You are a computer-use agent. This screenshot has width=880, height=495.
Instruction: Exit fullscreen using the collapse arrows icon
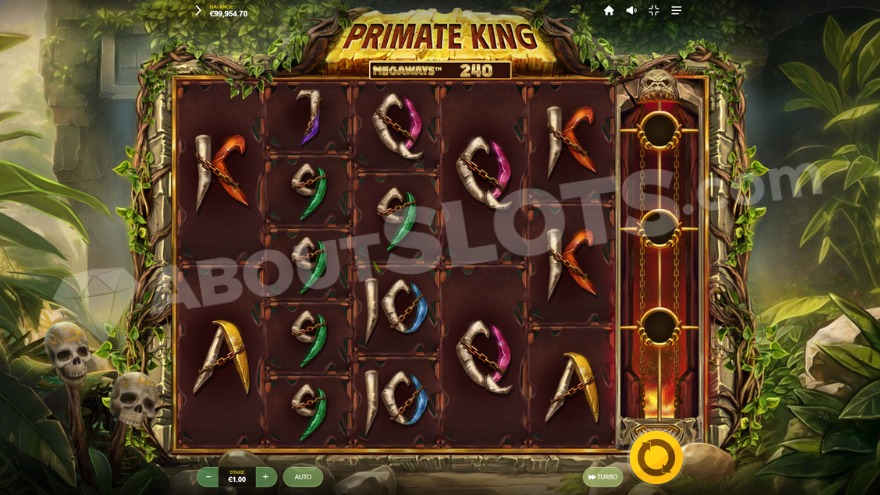653,10
